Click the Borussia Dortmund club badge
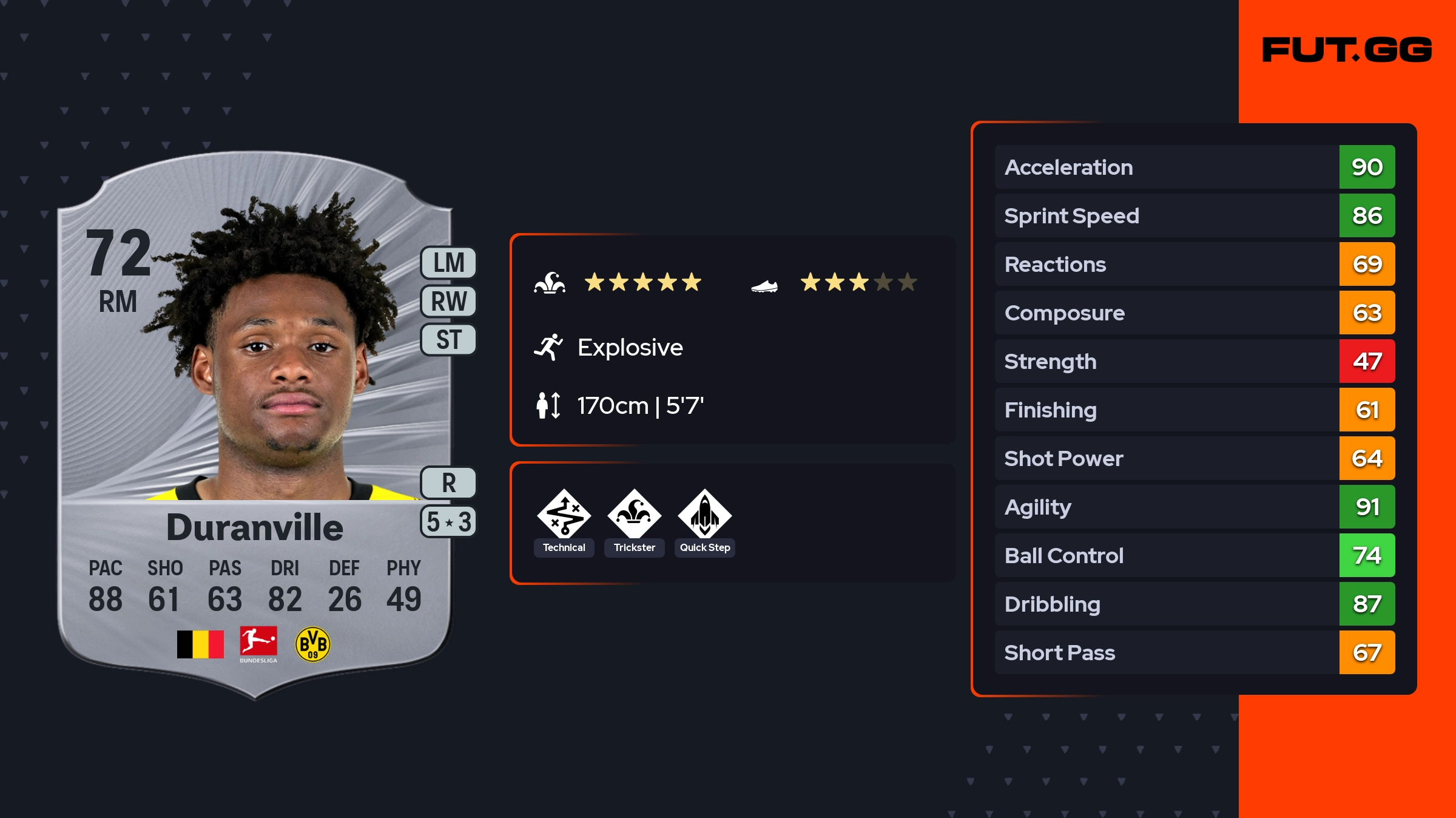 312,644
